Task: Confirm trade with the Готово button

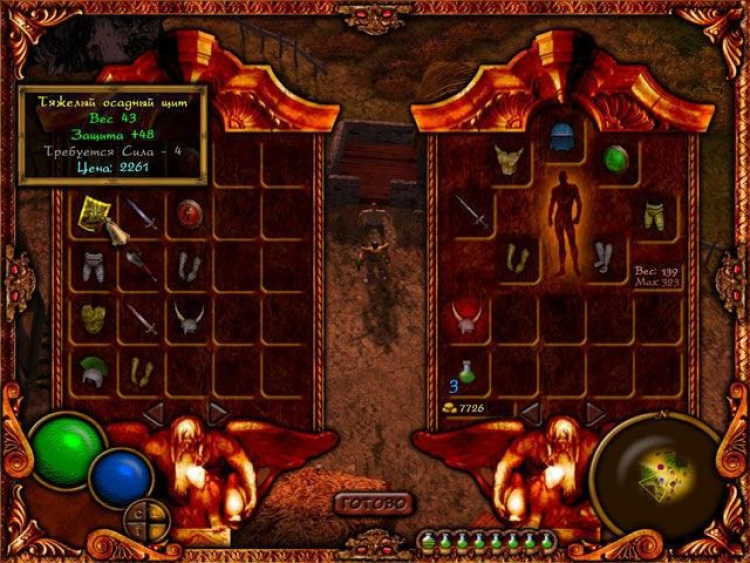Action: (373, 502)
